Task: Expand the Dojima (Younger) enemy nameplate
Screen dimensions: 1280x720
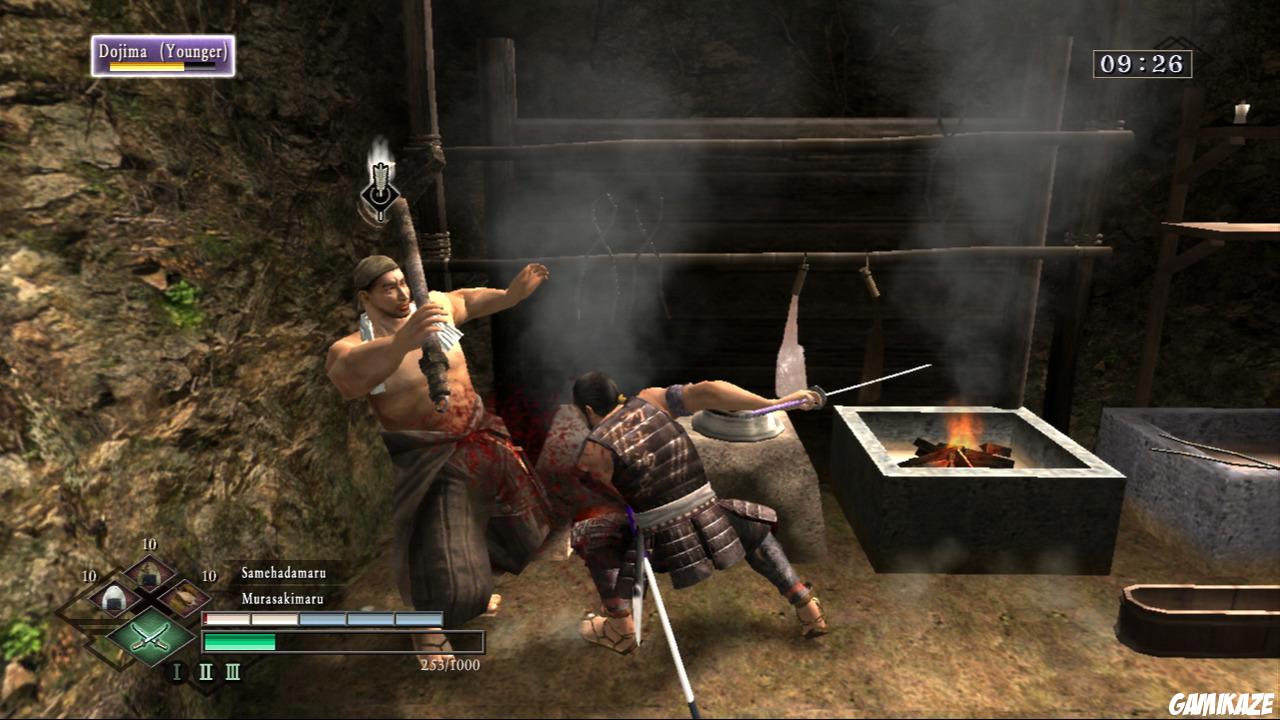Action: (x=162, y=52)
